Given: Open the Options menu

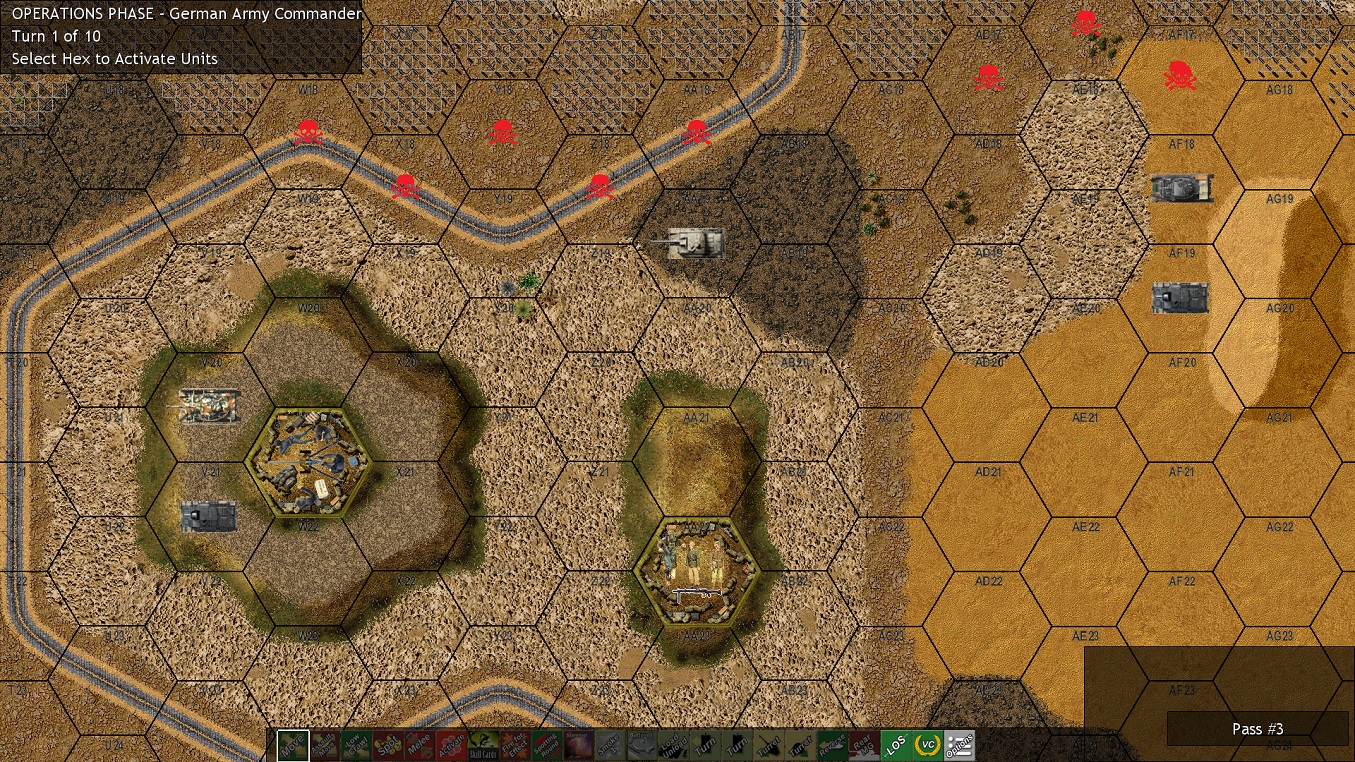Looking at the screenshot, I should (x=959, y=745).
